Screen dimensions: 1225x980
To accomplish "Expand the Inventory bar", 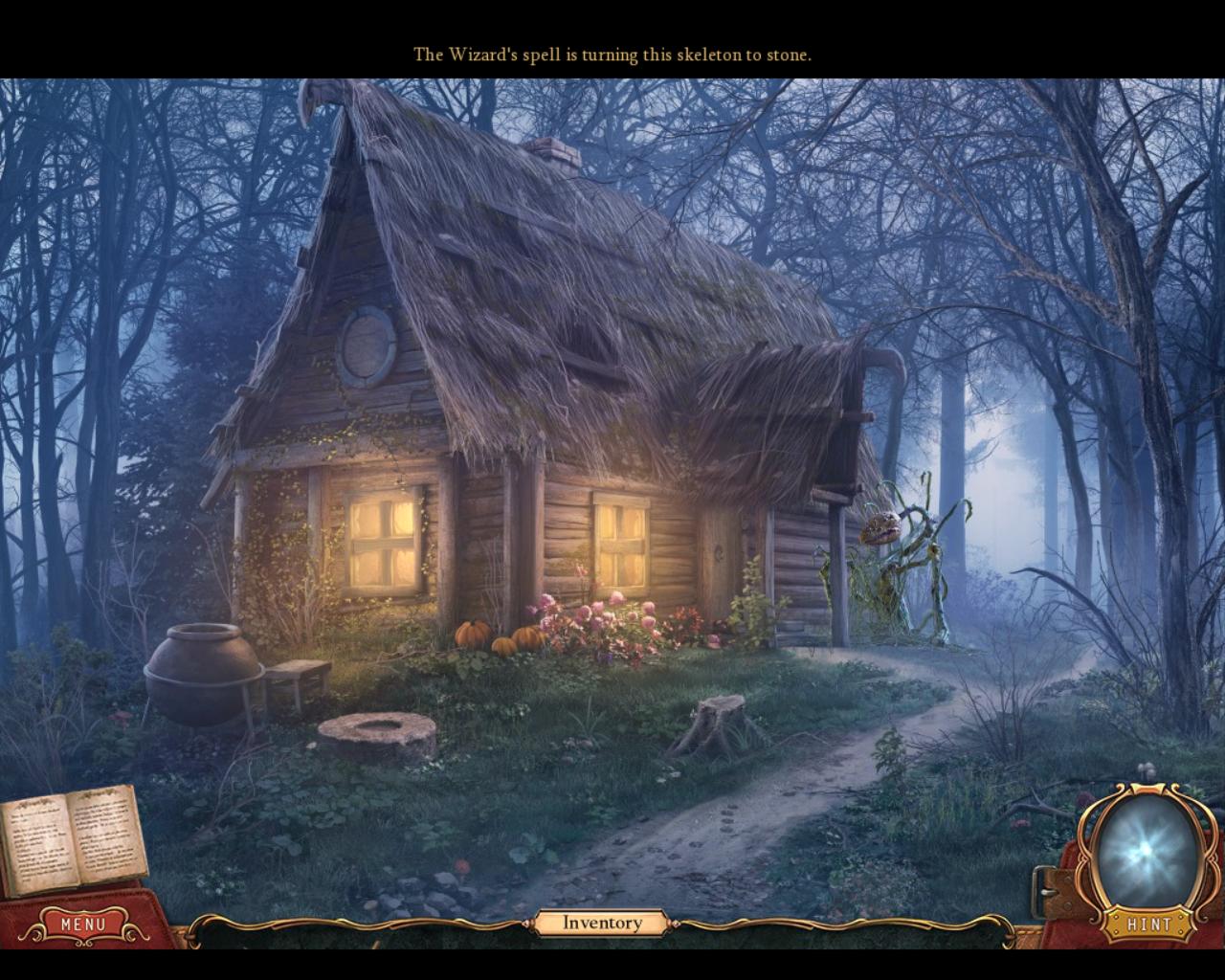I will pyautogui.click(x=602, y=923).
